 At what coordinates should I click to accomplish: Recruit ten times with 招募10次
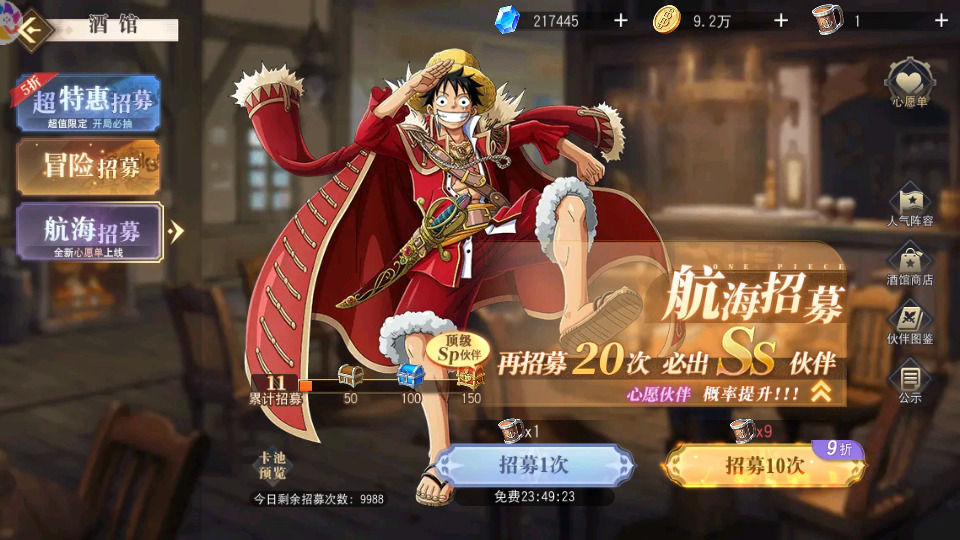pos(764,465)
